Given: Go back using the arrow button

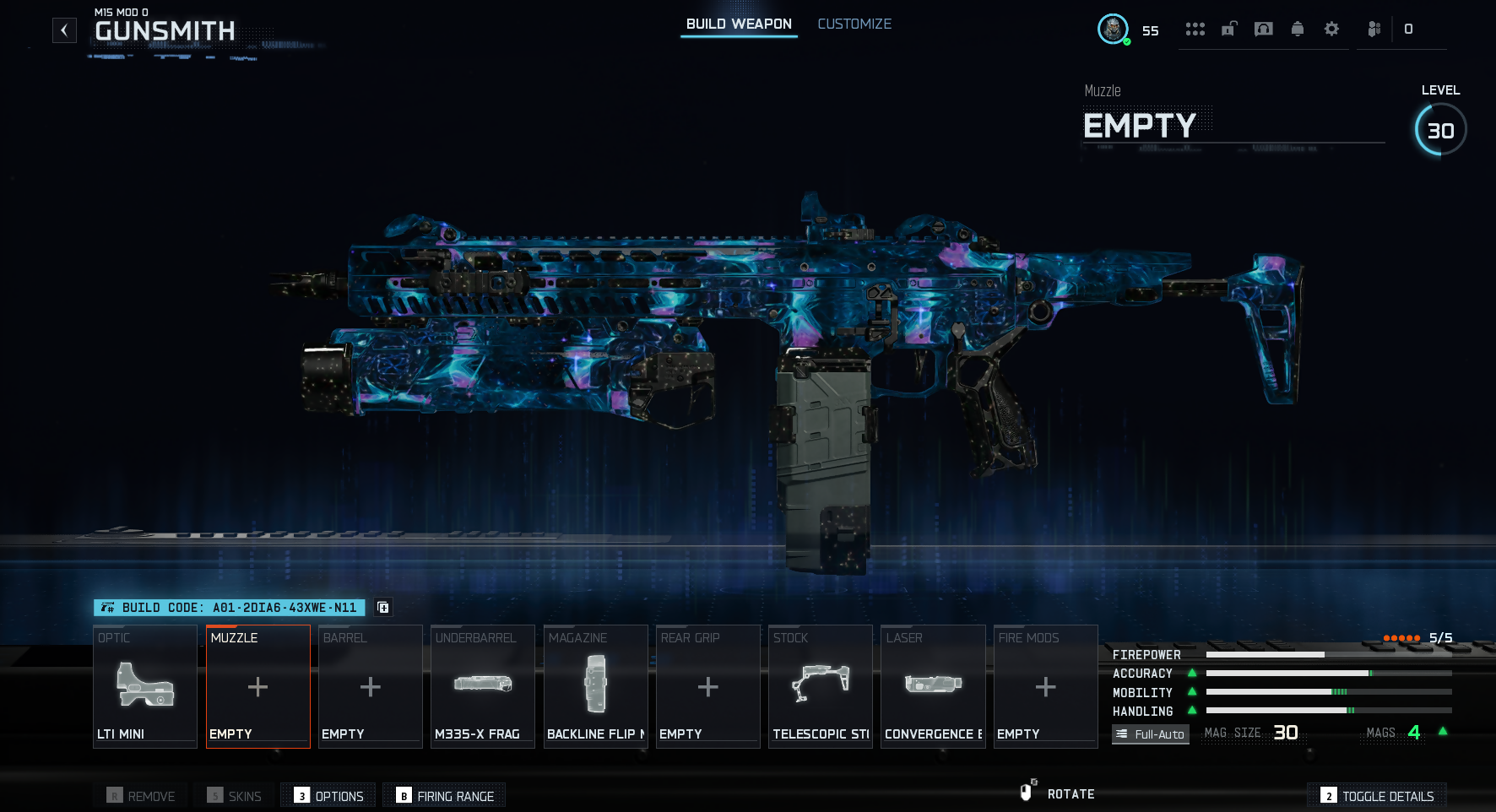Looking at the screenshot, I should 64,30.
